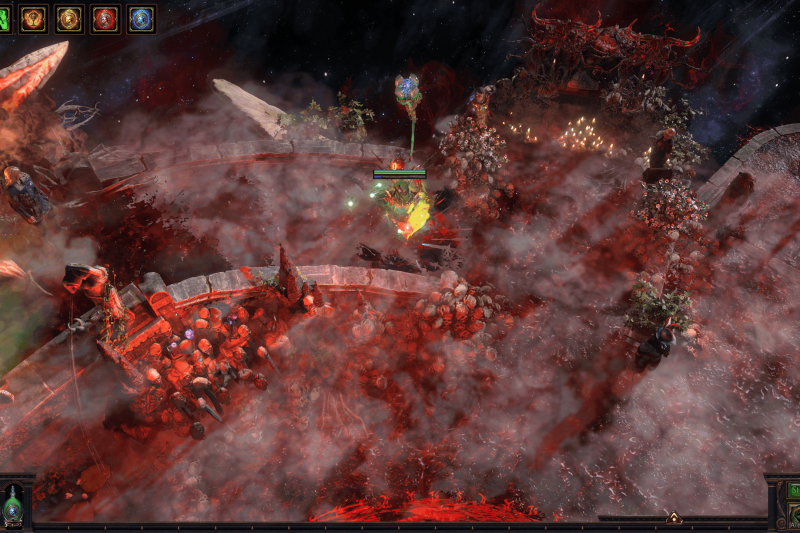Click the golden orb buff icon
The width and height of the screenshot is (800, 533).
[x=69, y=18]
